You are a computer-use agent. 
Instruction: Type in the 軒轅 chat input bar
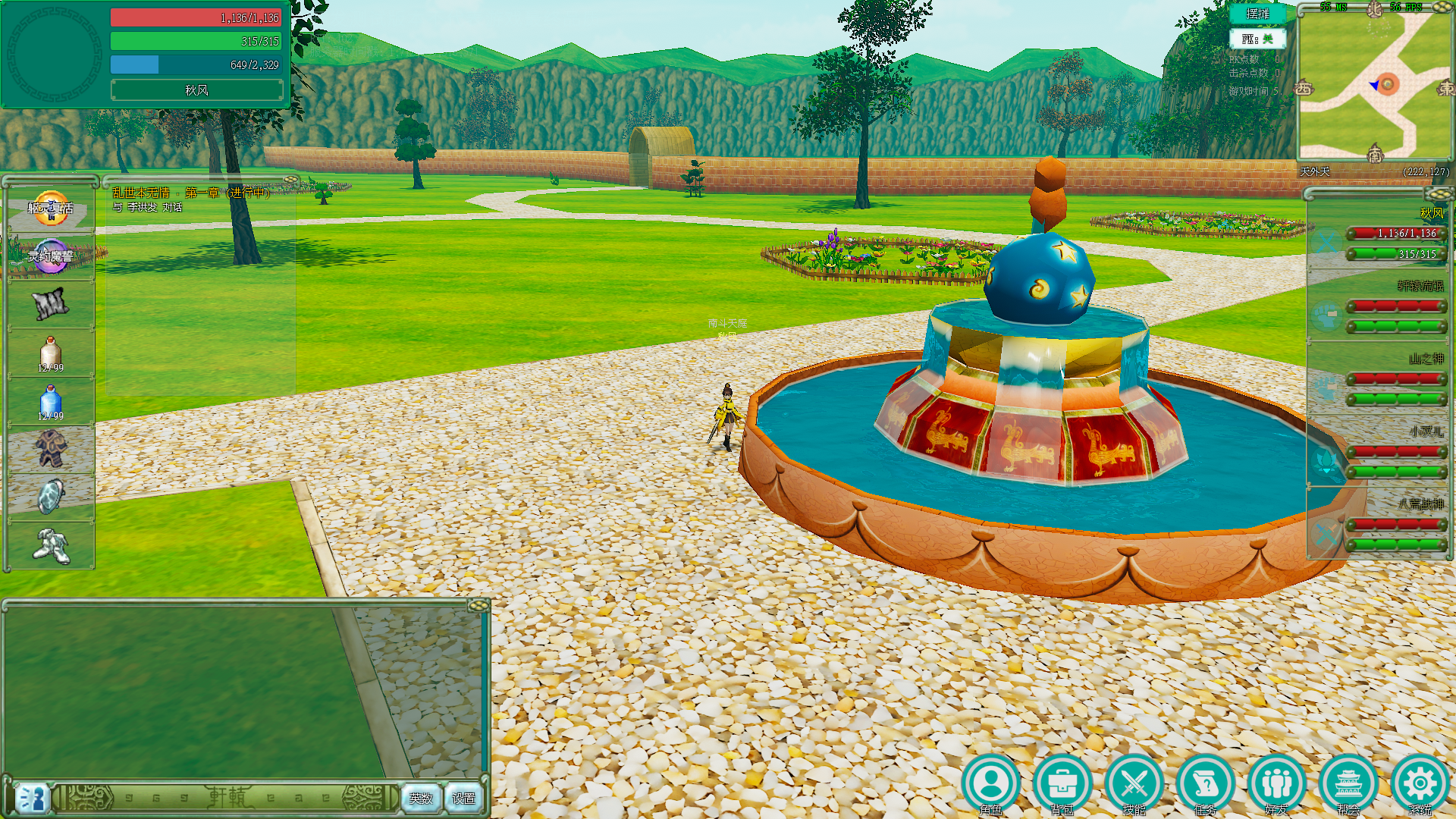coord(227,798)
